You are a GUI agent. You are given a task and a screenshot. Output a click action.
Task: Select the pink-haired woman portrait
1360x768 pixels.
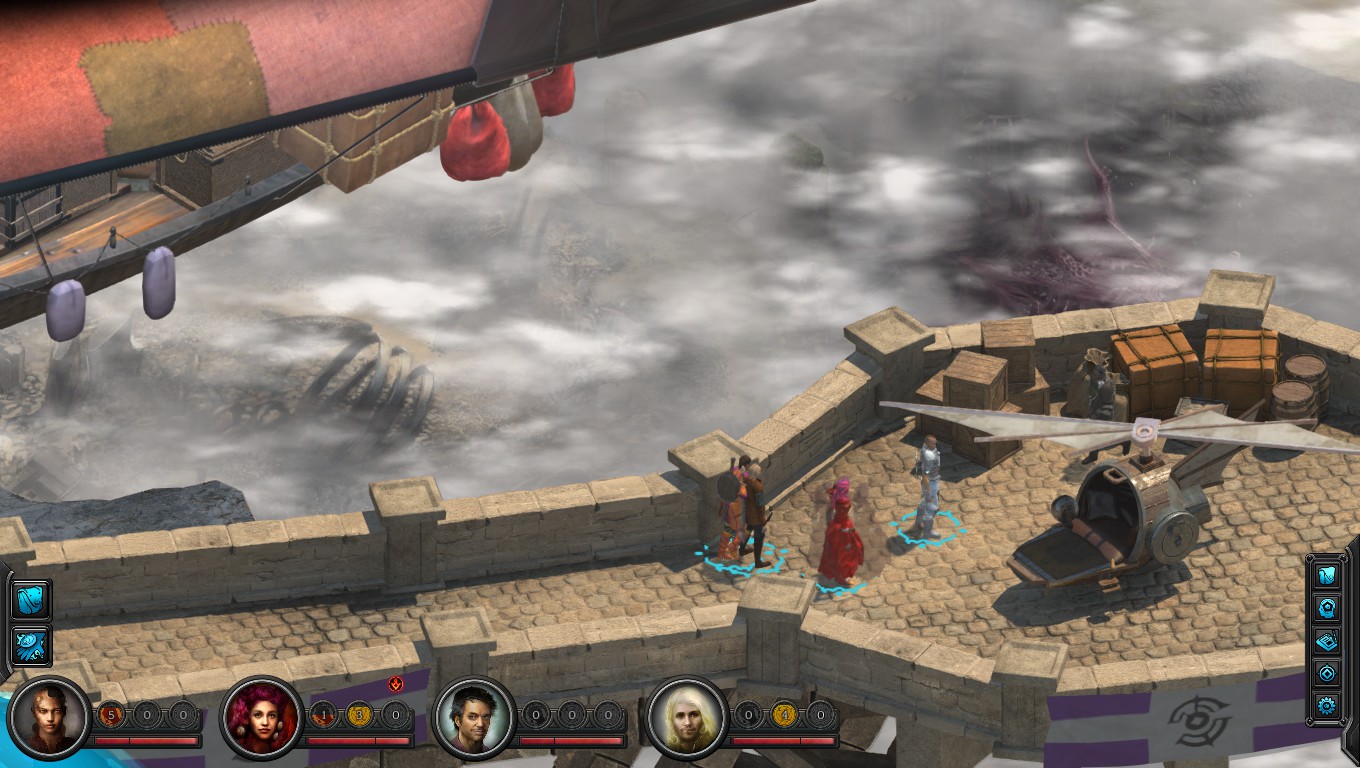261,718
